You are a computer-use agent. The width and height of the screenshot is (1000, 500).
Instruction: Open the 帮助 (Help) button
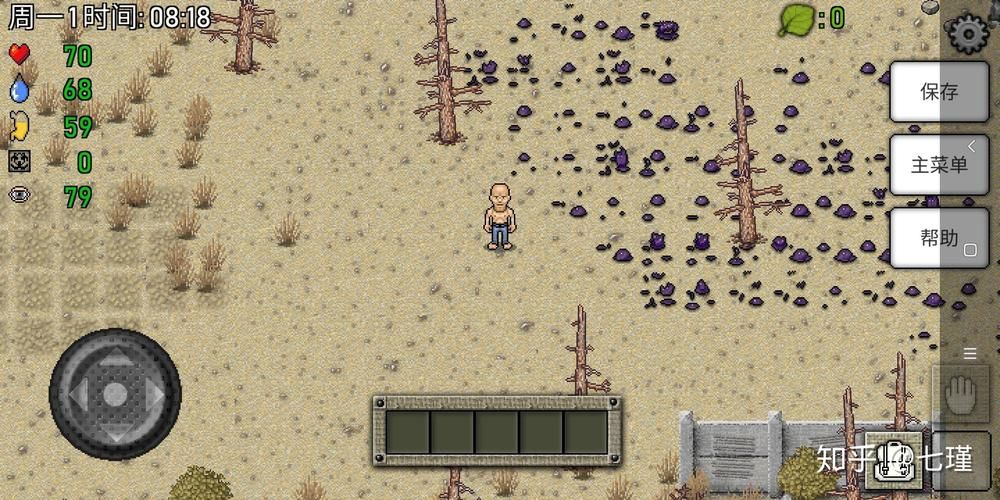(938, 238)
